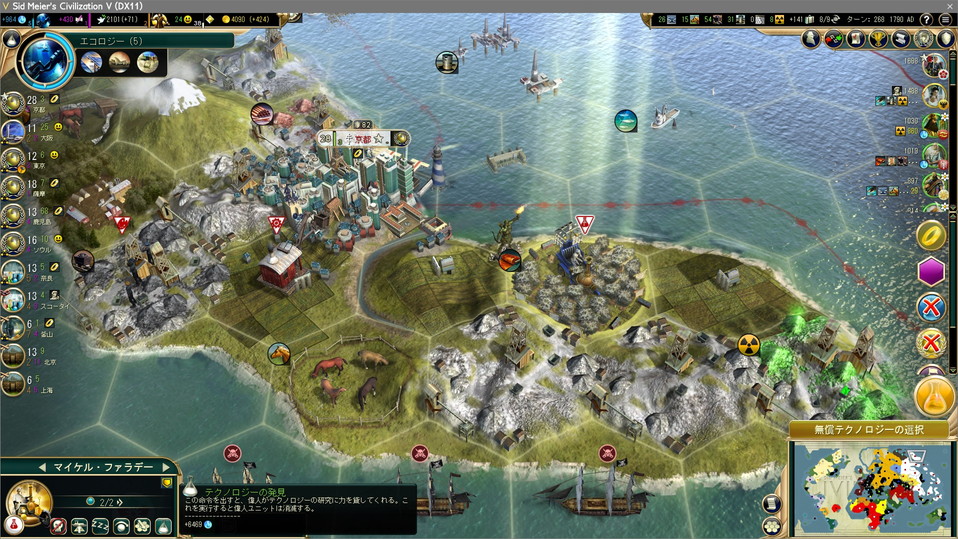The width and height of the screenshot is (958, 539).
Task: Open the Civilopedia help button
Action: (x=926, y=19)
